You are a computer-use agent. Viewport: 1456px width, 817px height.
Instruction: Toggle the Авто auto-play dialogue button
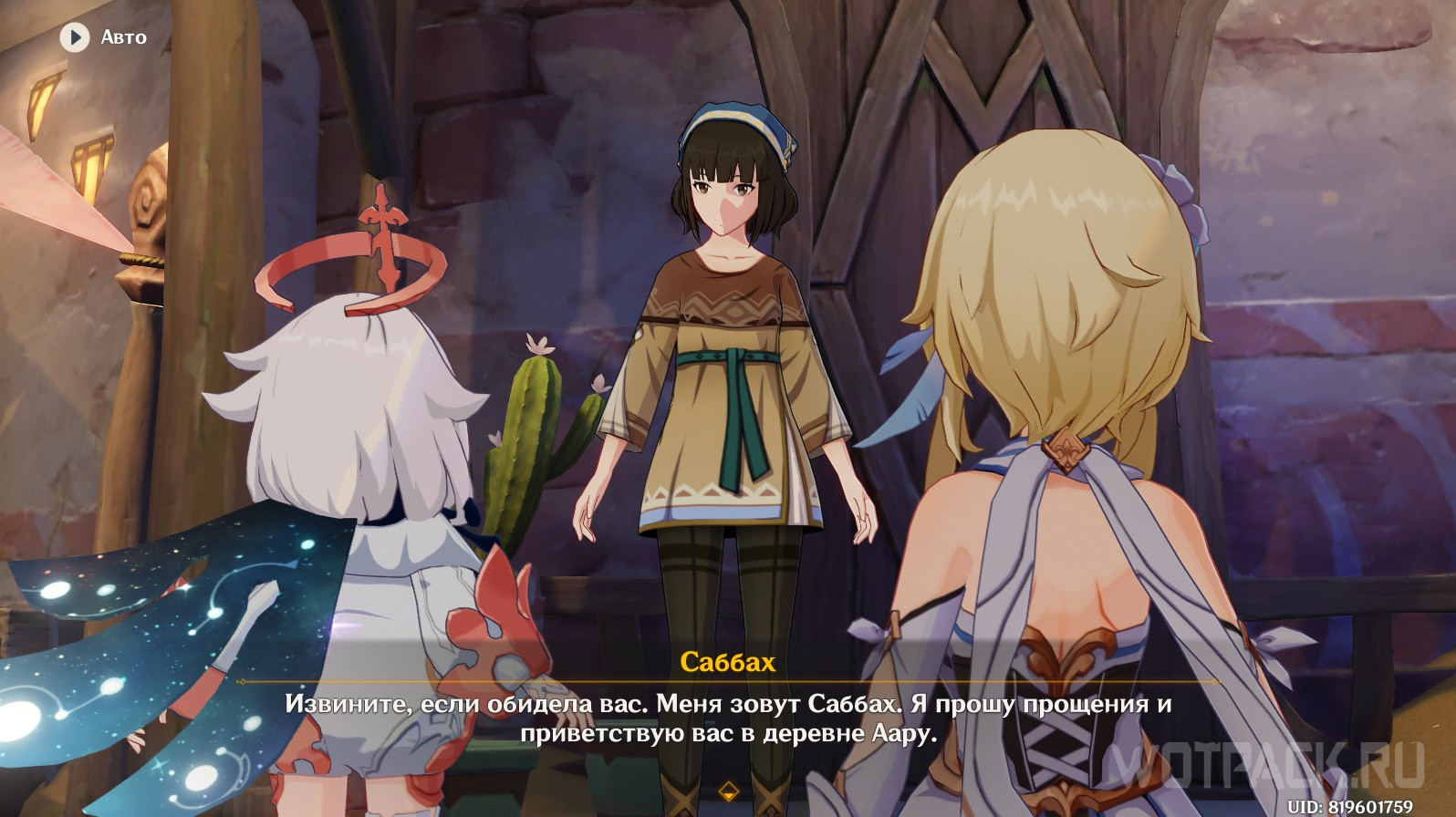point(75,37)
